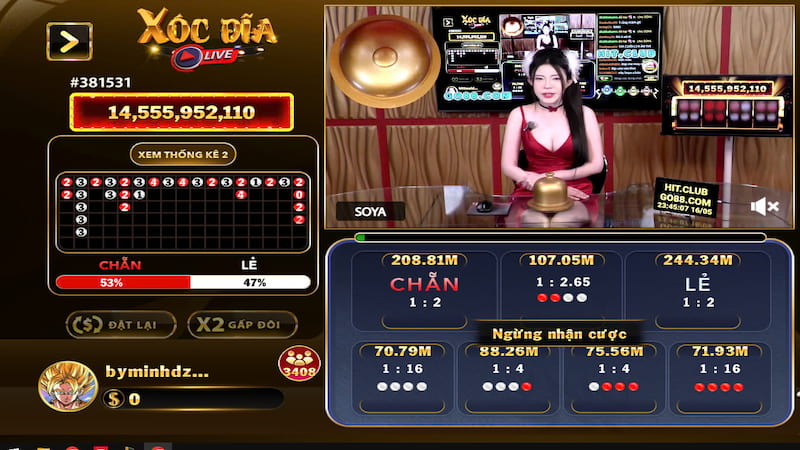Unmute the live stream sound
800x450 pixels.
pos(765,207)
